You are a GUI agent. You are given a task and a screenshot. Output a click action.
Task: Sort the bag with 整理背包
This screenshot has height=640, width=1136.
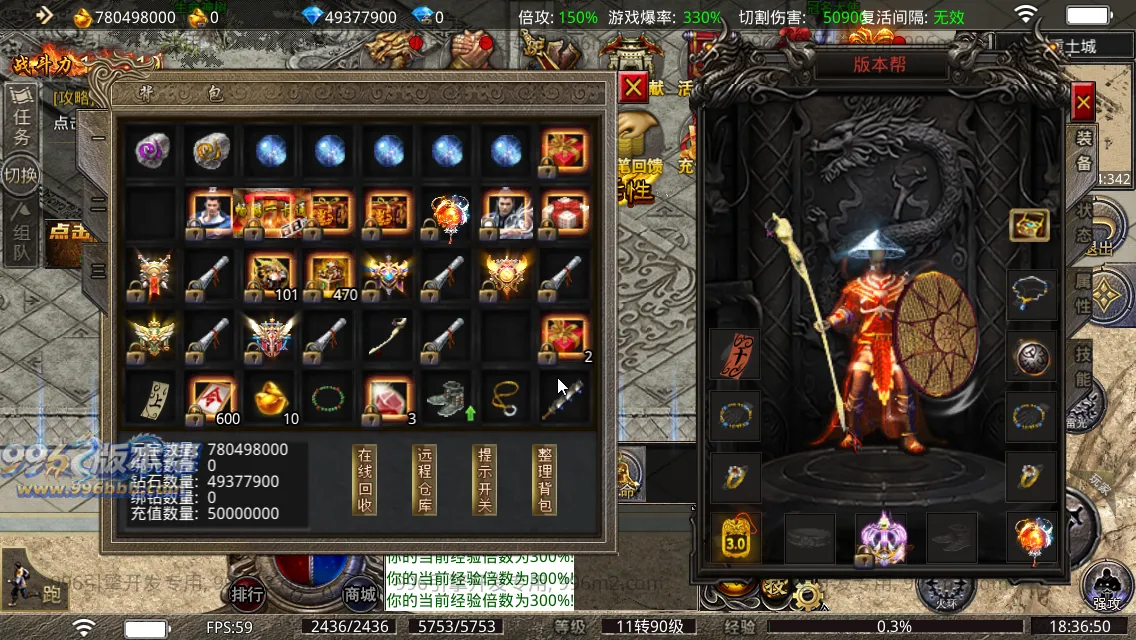[x=546, y=480]
